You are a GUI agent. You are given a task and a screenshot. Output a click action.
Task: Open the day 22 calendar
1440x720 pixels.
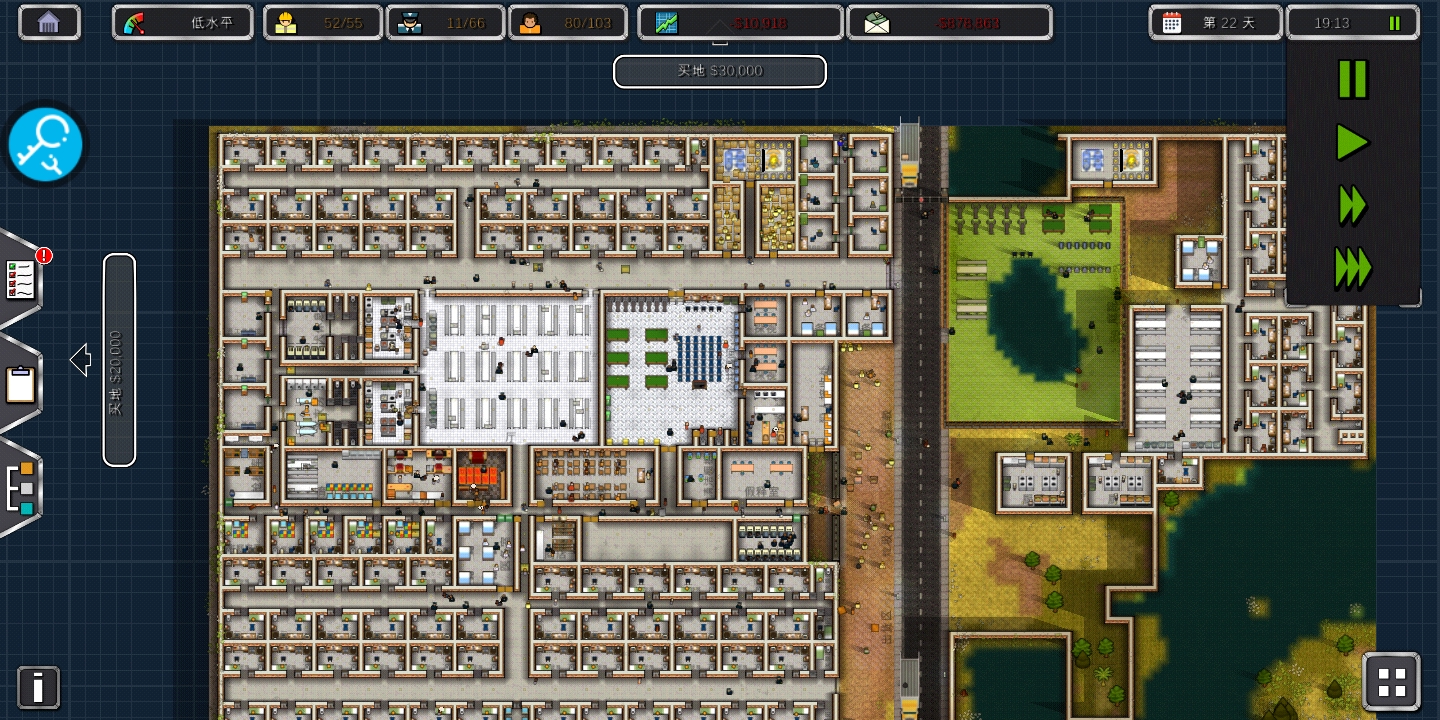(1215, 22)
